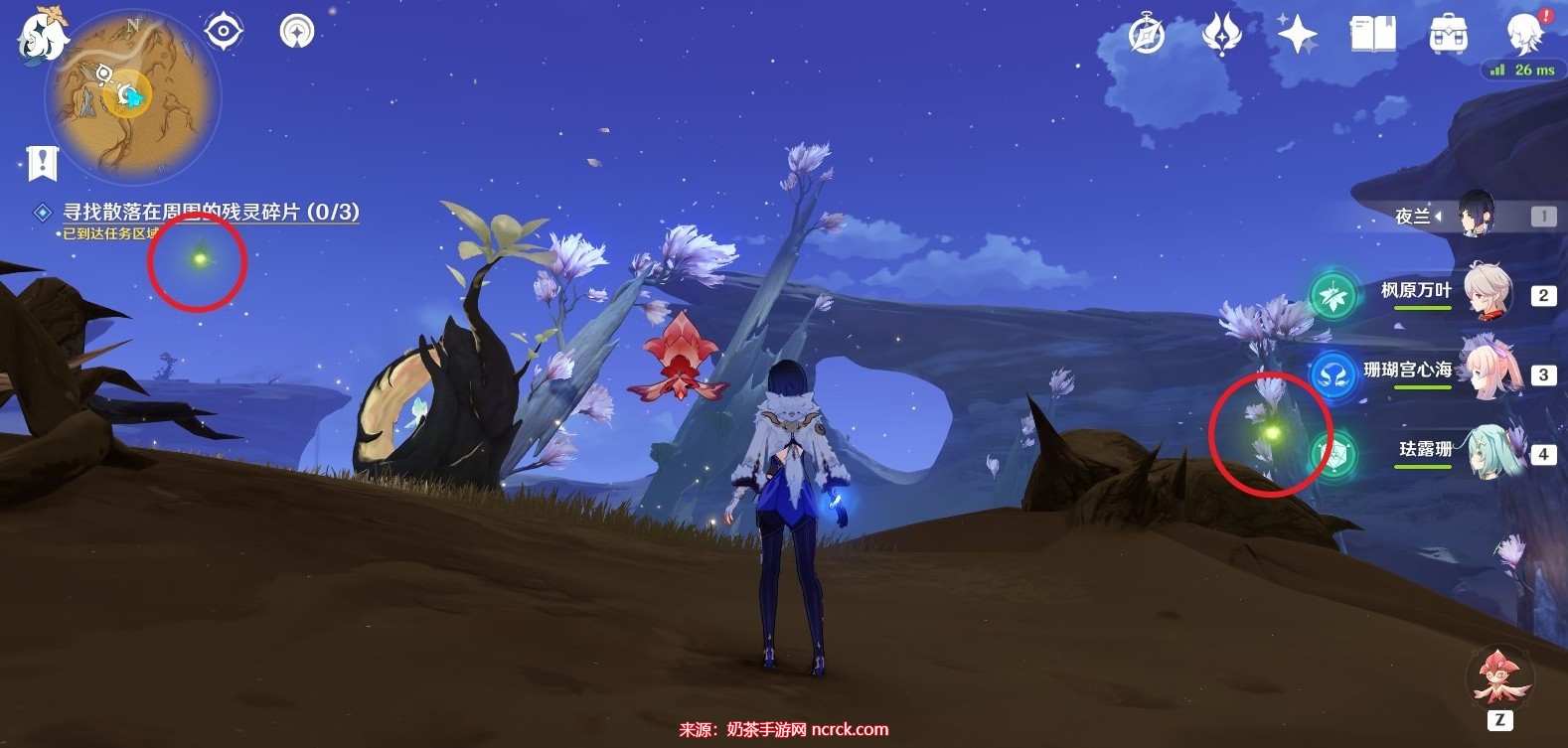
Task: Open the backpack inventory
Action: point(1448,36)
